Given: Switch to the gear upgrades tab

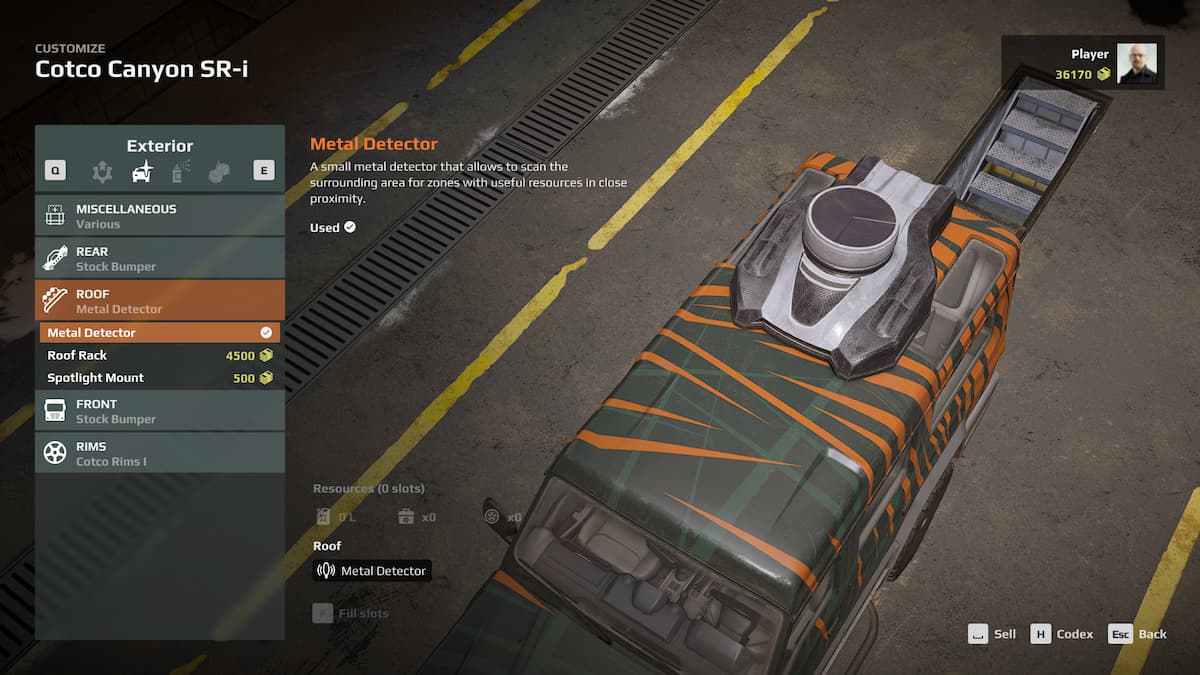Looking at the screenshot, I should pyautogui.click(x=102, y=172).
